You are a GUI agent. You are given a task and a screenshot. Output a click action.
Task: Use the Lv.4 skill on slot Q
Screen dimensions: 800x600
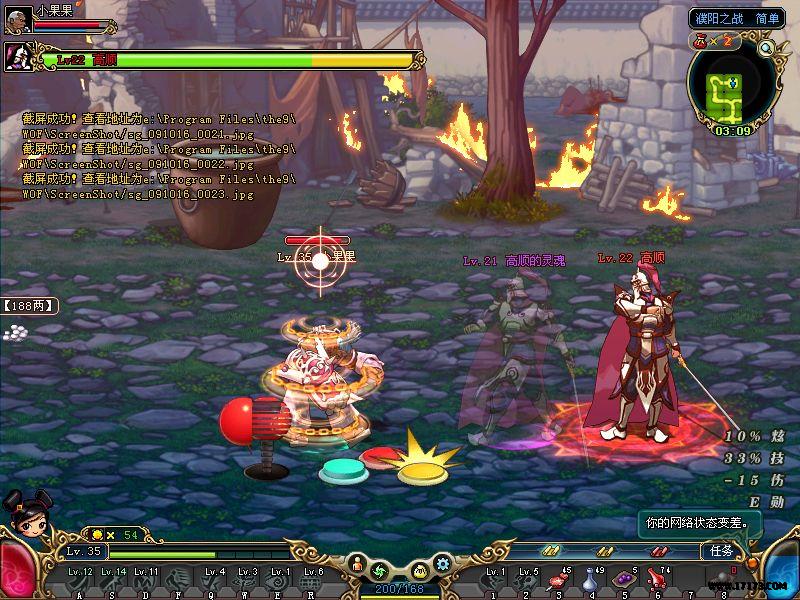point(213,581)
